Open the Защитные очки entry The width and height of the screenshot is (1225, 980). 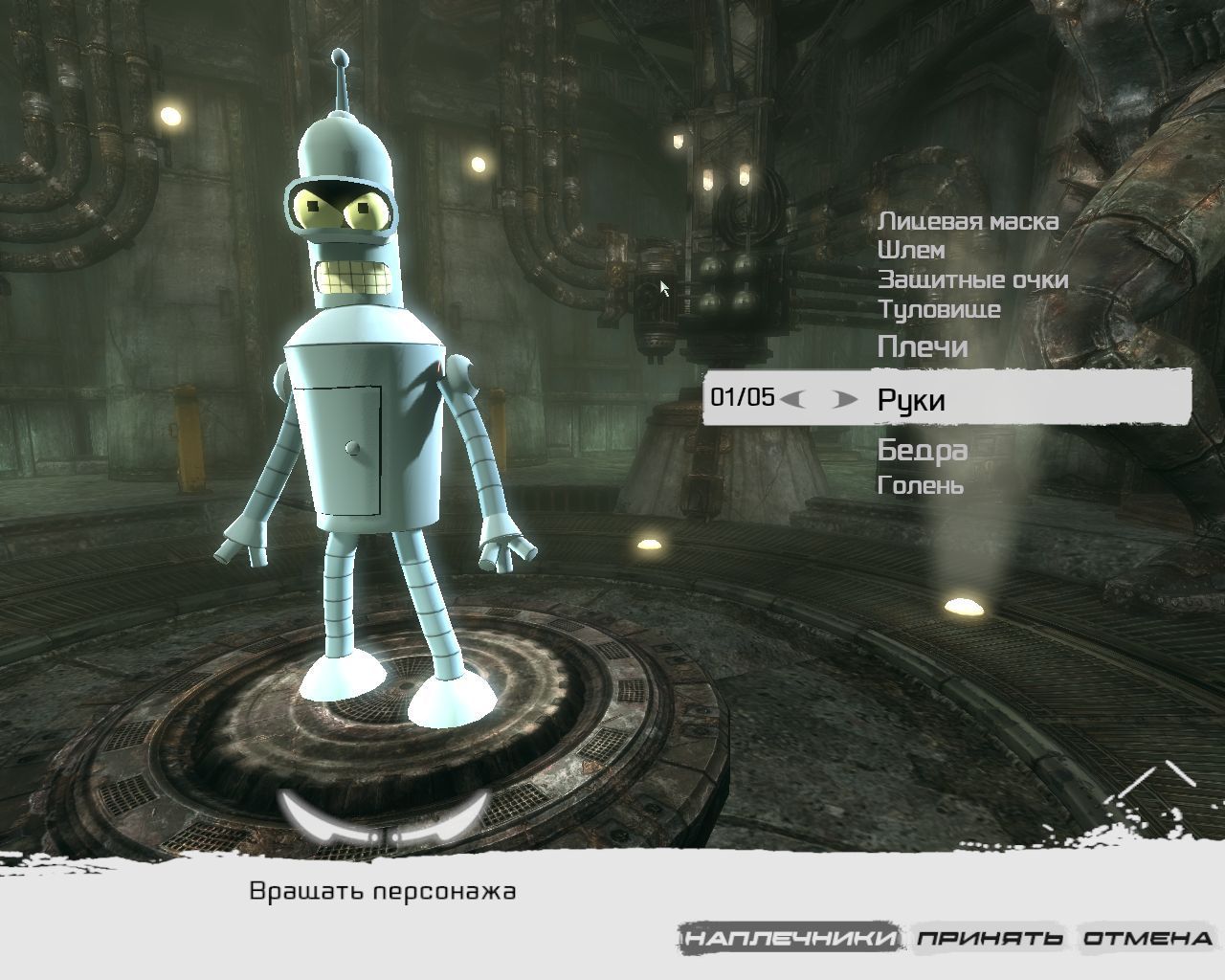(x=972, y=280)
